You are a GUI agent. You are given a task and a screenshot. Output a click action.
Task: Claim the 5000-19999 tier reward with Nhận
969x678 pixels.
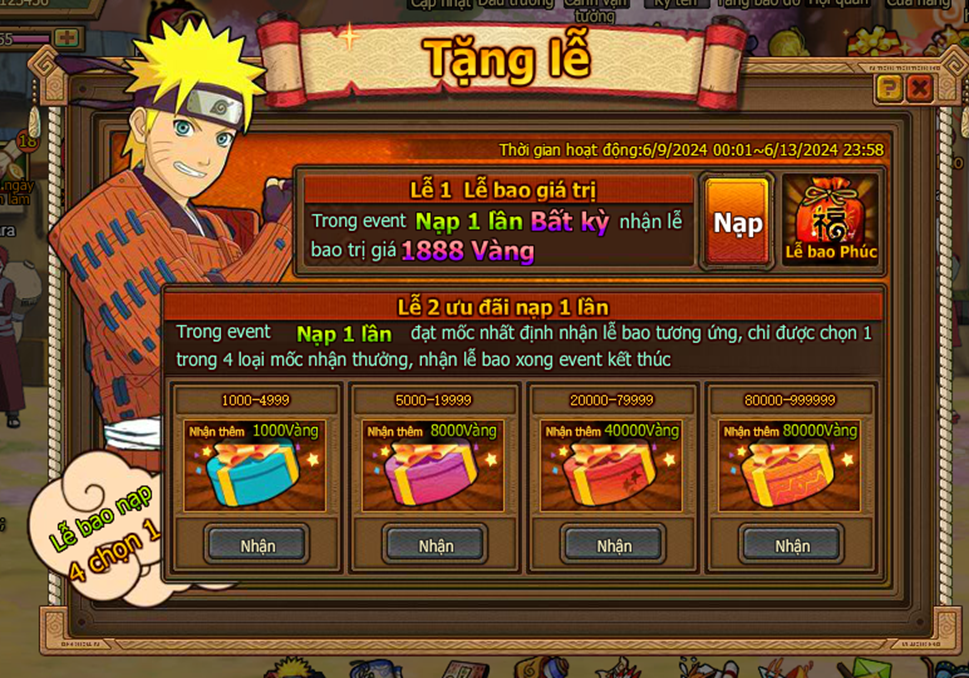[x=435, y=545]
